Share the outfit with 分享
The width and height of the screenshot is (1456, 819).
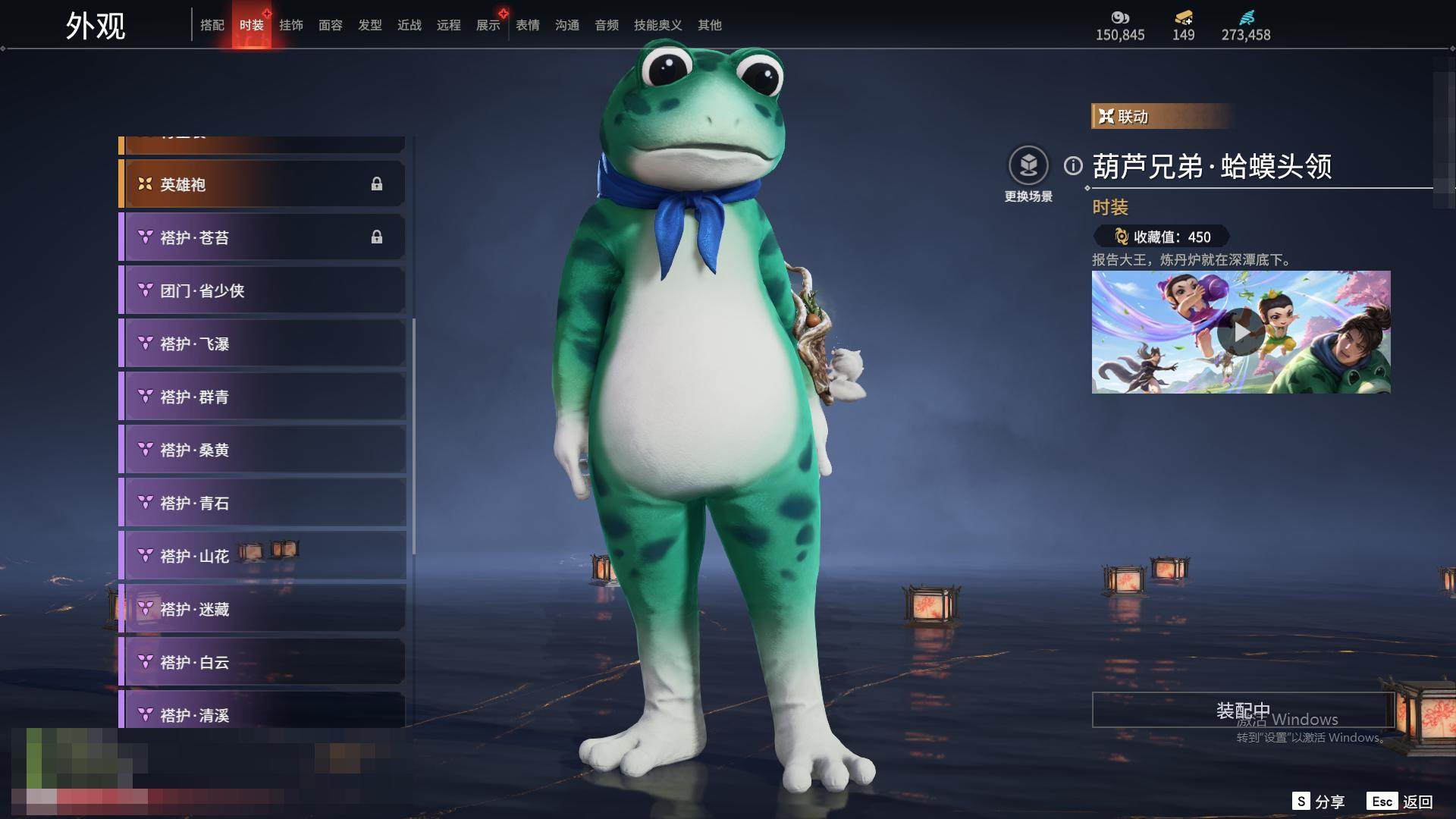point(1319,802)
